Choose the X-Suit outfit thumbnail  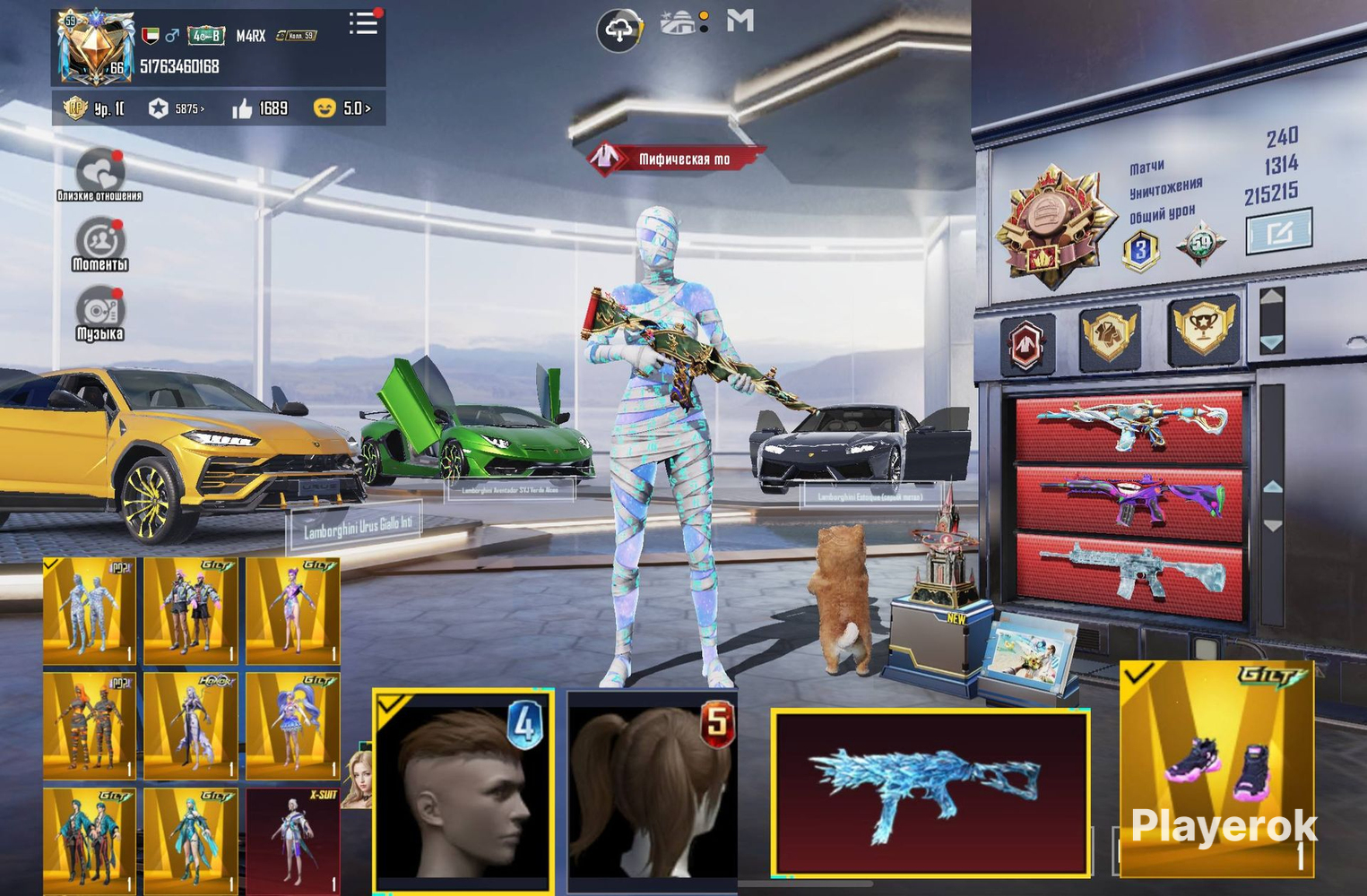pos(293,841)
